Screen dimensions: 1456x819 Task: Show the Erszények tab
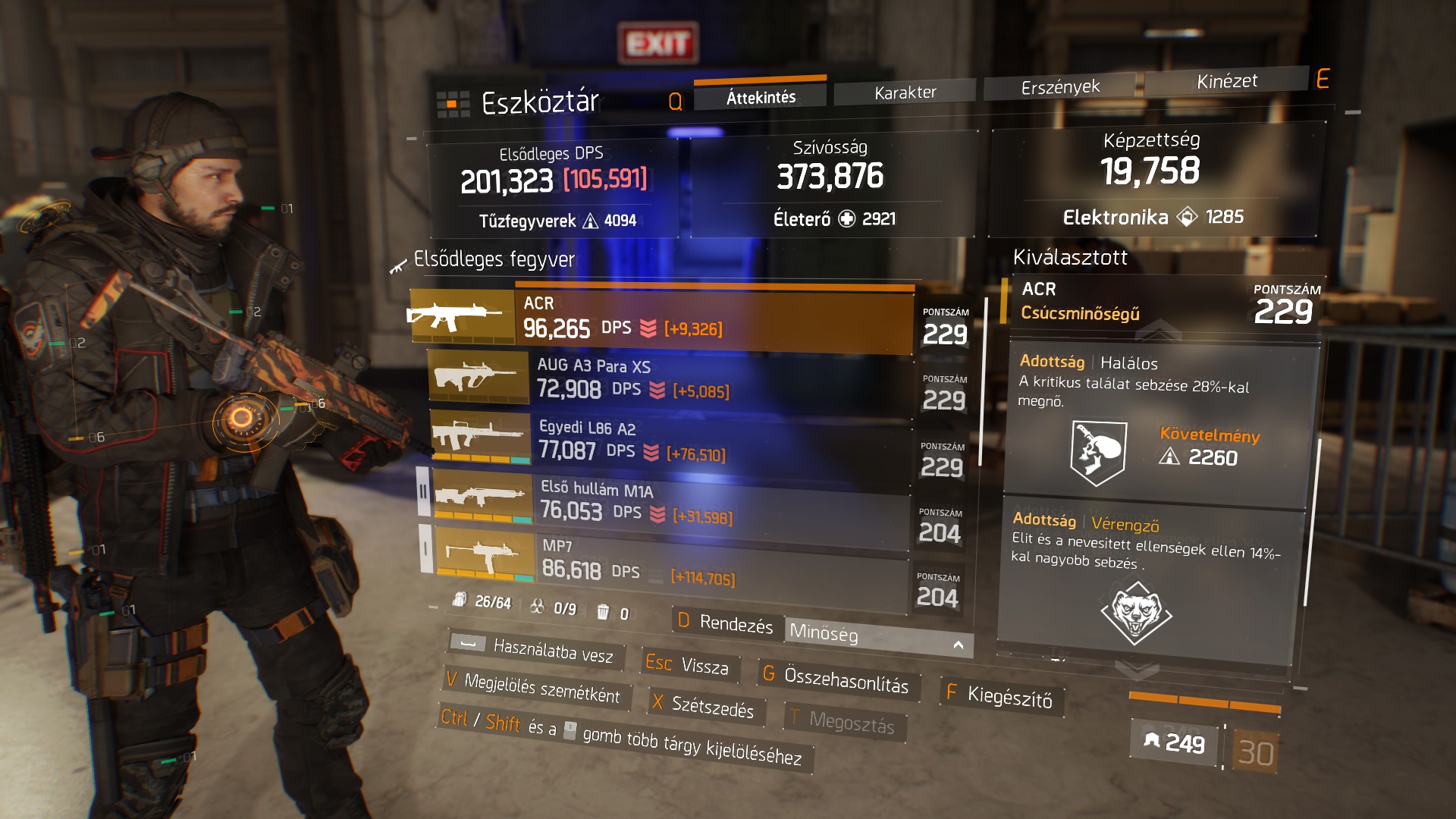tap(1059, 87)
